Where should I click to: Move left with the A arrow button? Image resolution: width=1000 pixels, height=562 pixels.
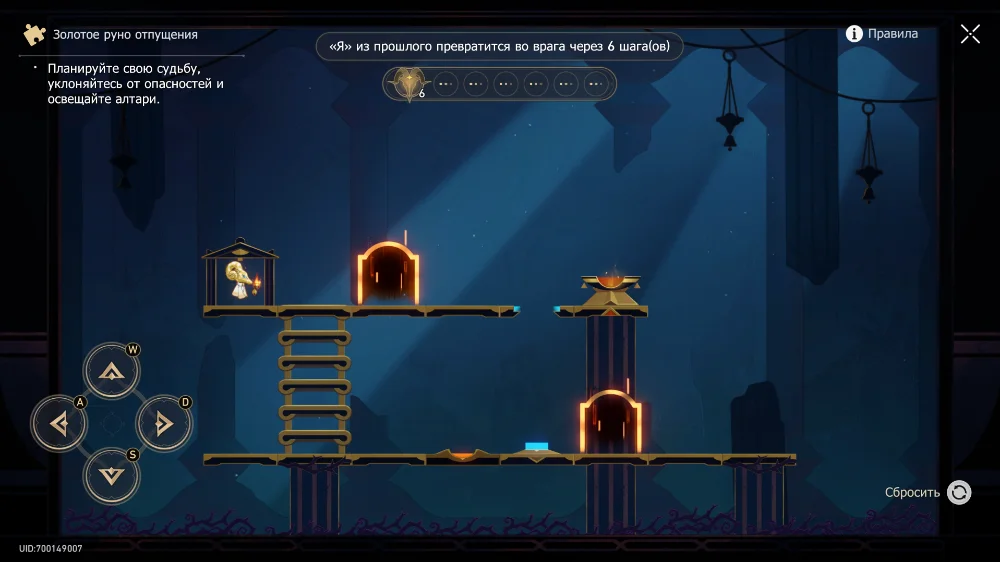[59, 424]
